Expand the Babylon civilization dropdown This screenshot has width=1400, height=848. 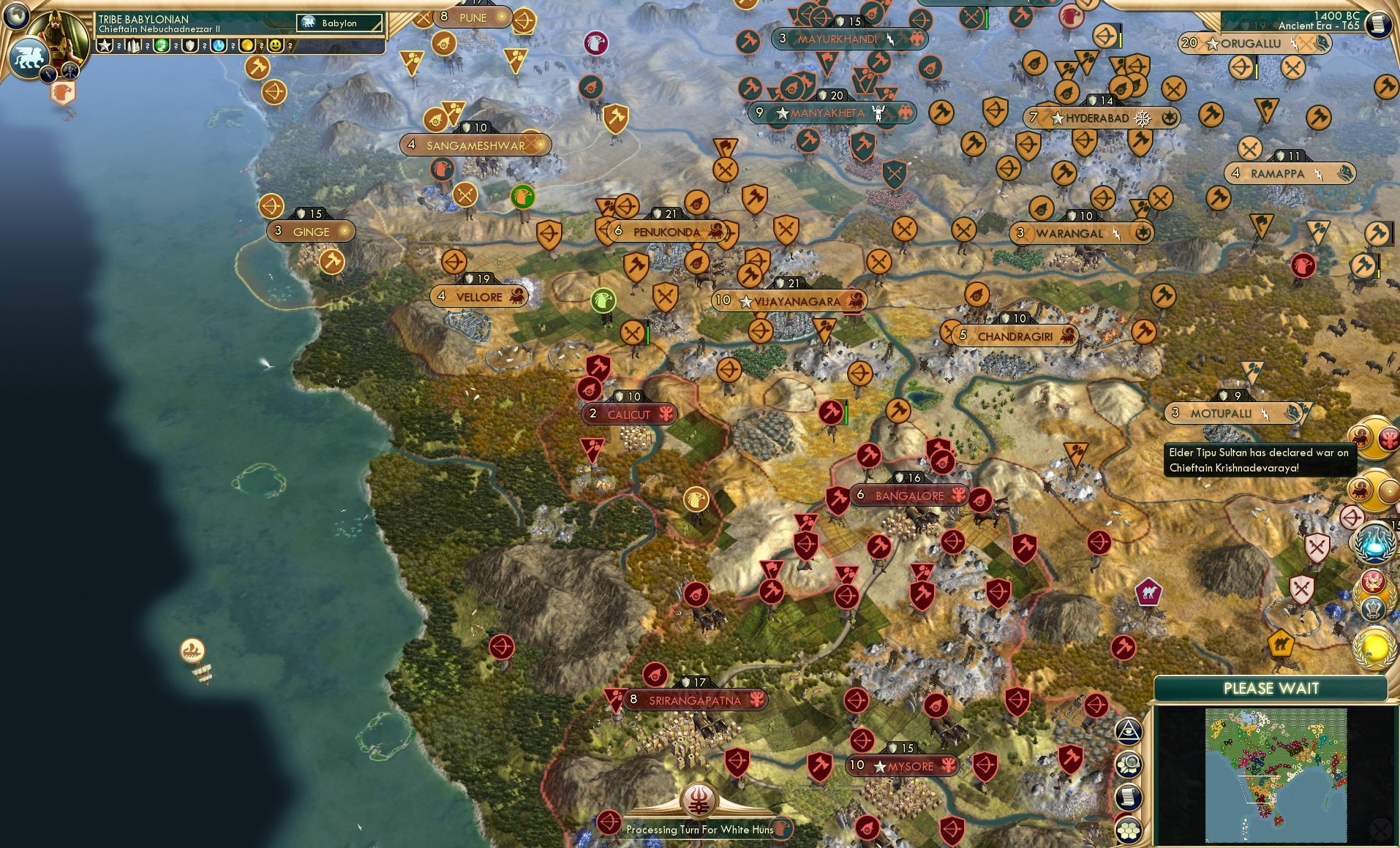pos(339,23)
